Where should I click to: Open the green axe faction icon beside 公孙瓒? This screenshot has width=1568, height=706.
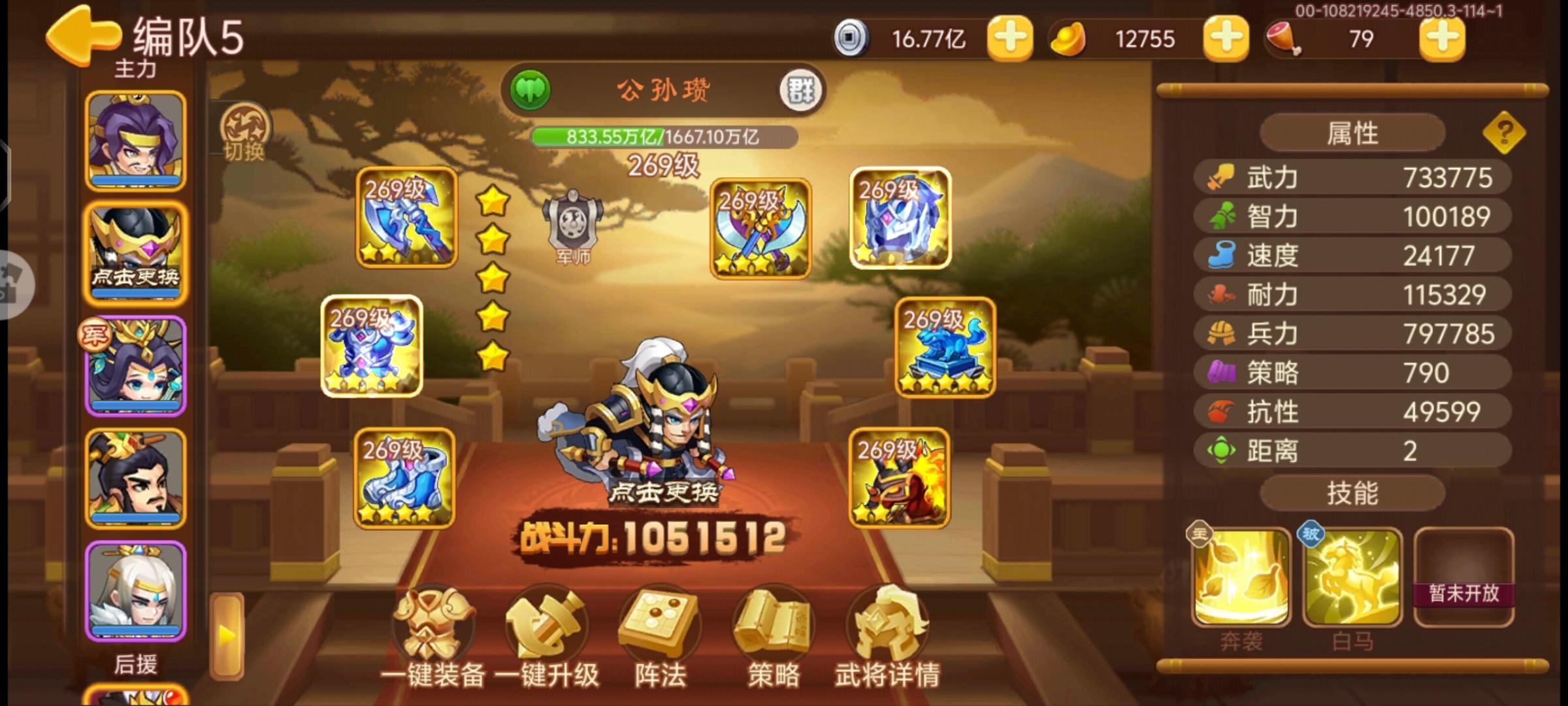click(x=532, y=89)
